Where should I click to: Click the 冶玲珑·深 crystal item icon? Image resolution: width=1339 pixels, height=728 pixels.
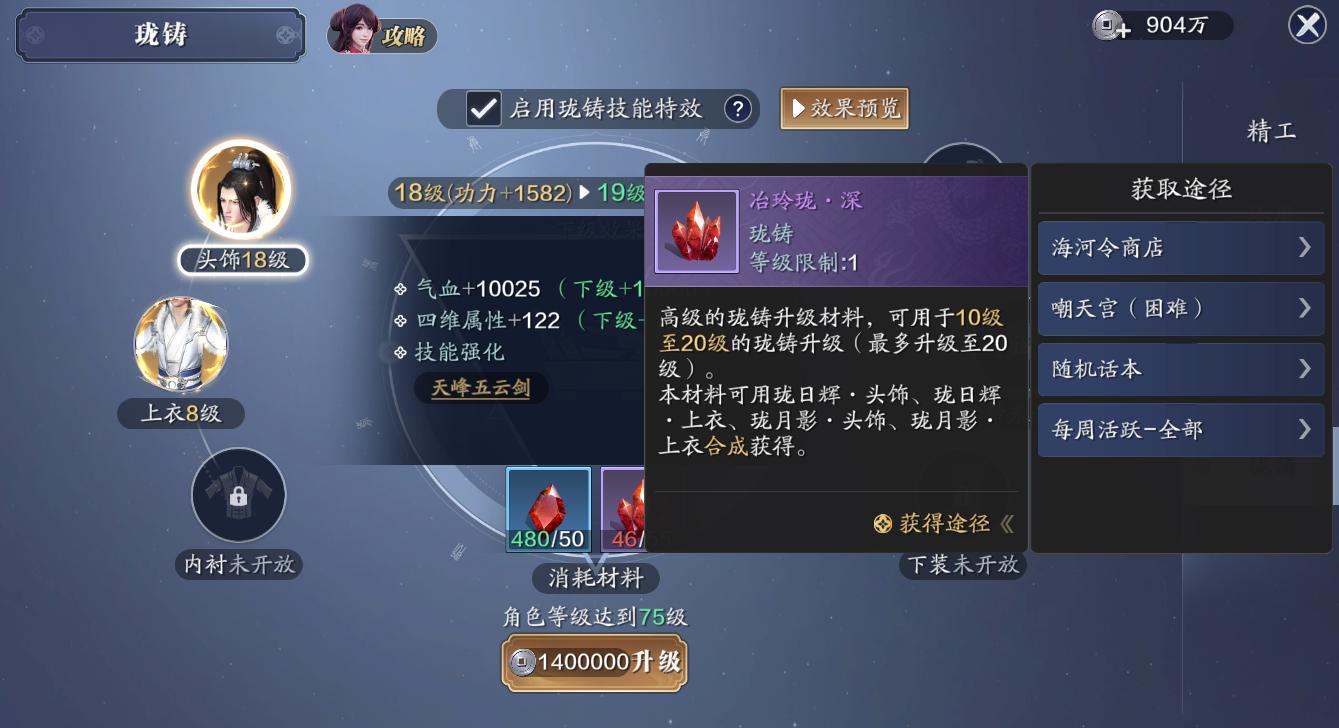pyautogui.click(x=696, y=231)
